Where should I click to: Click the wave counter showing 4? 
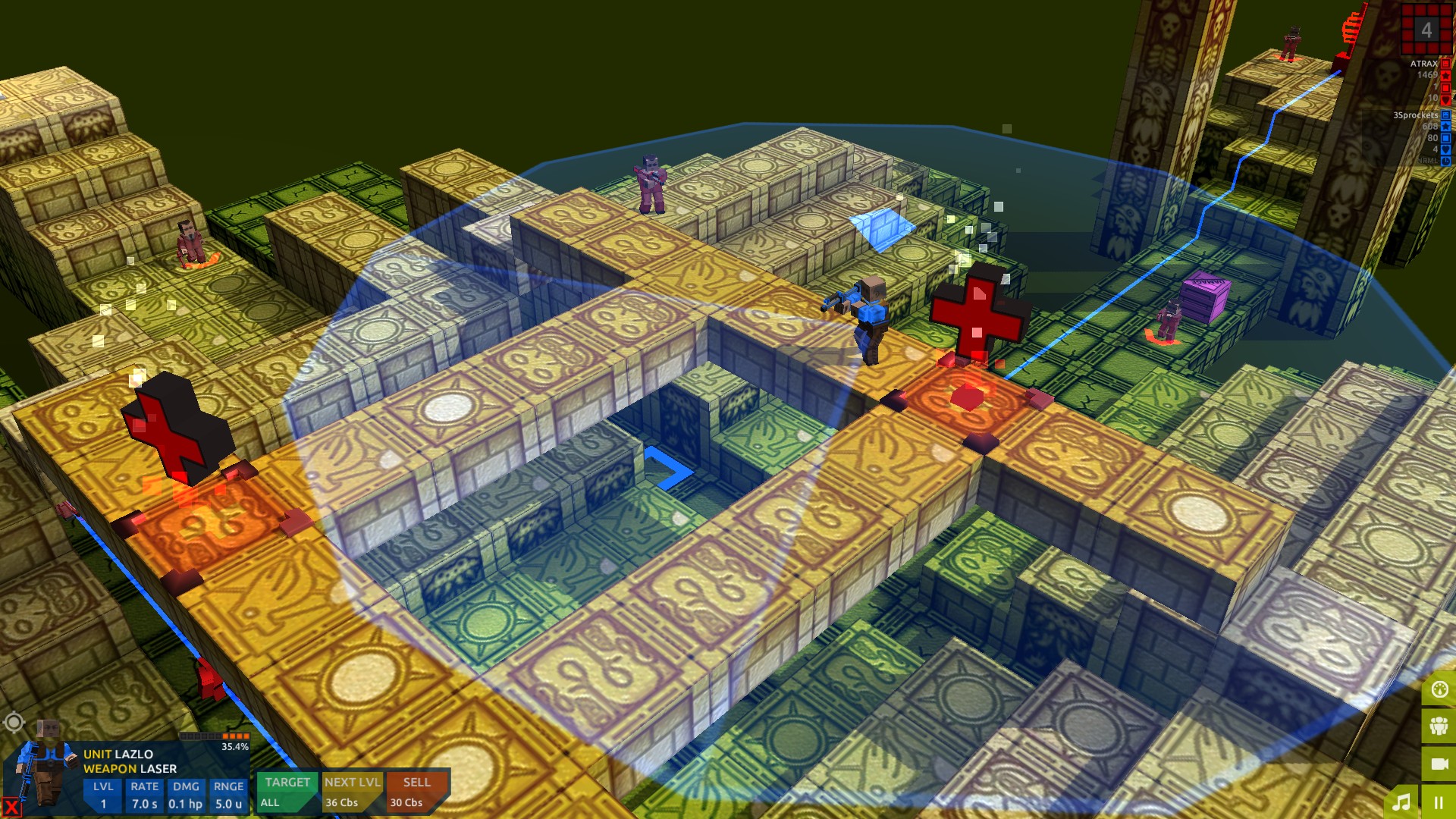(x=1426, y=30)
